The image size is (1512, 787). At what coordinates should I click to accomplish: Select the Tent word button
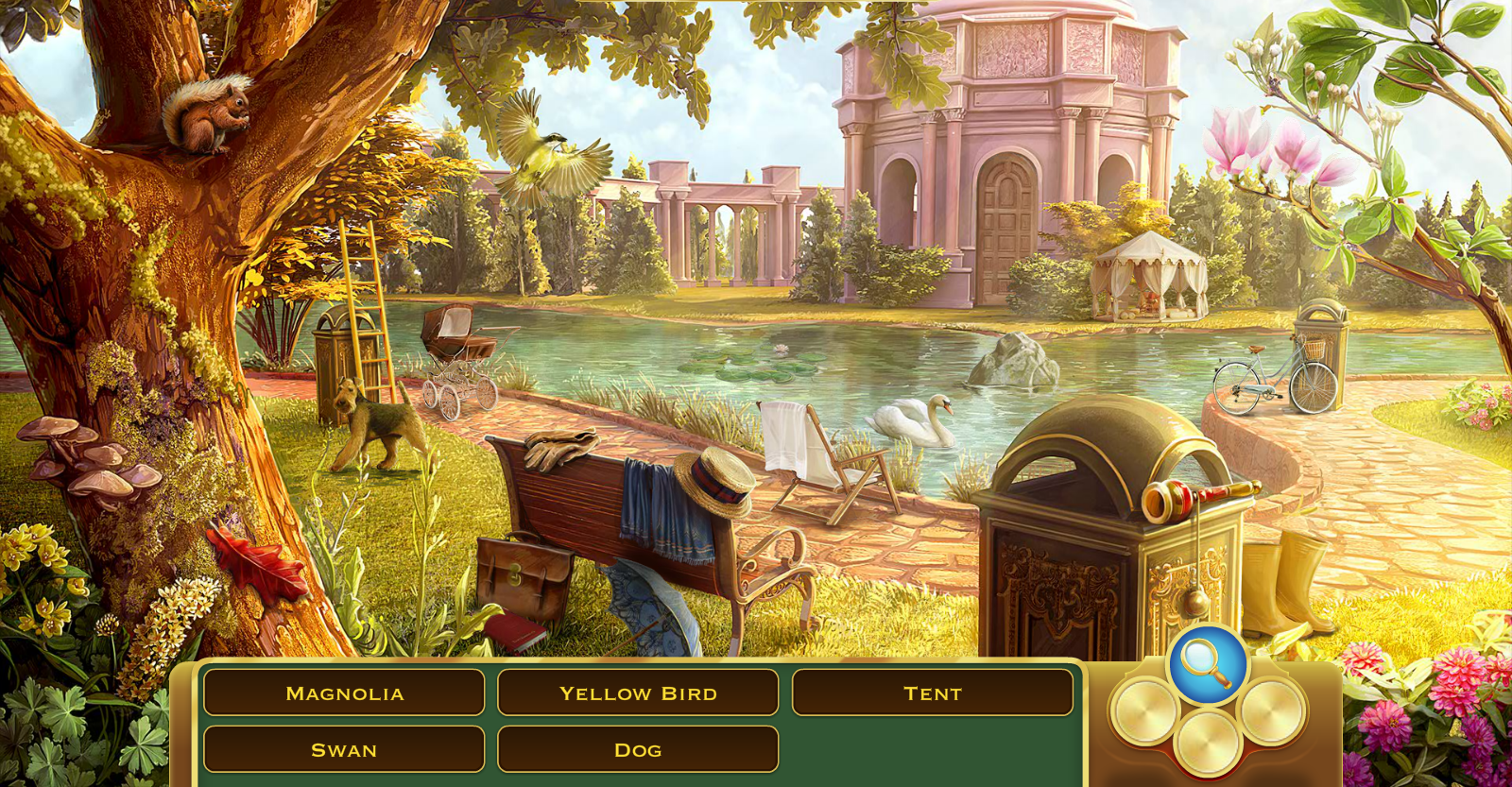tap(934, 693)
